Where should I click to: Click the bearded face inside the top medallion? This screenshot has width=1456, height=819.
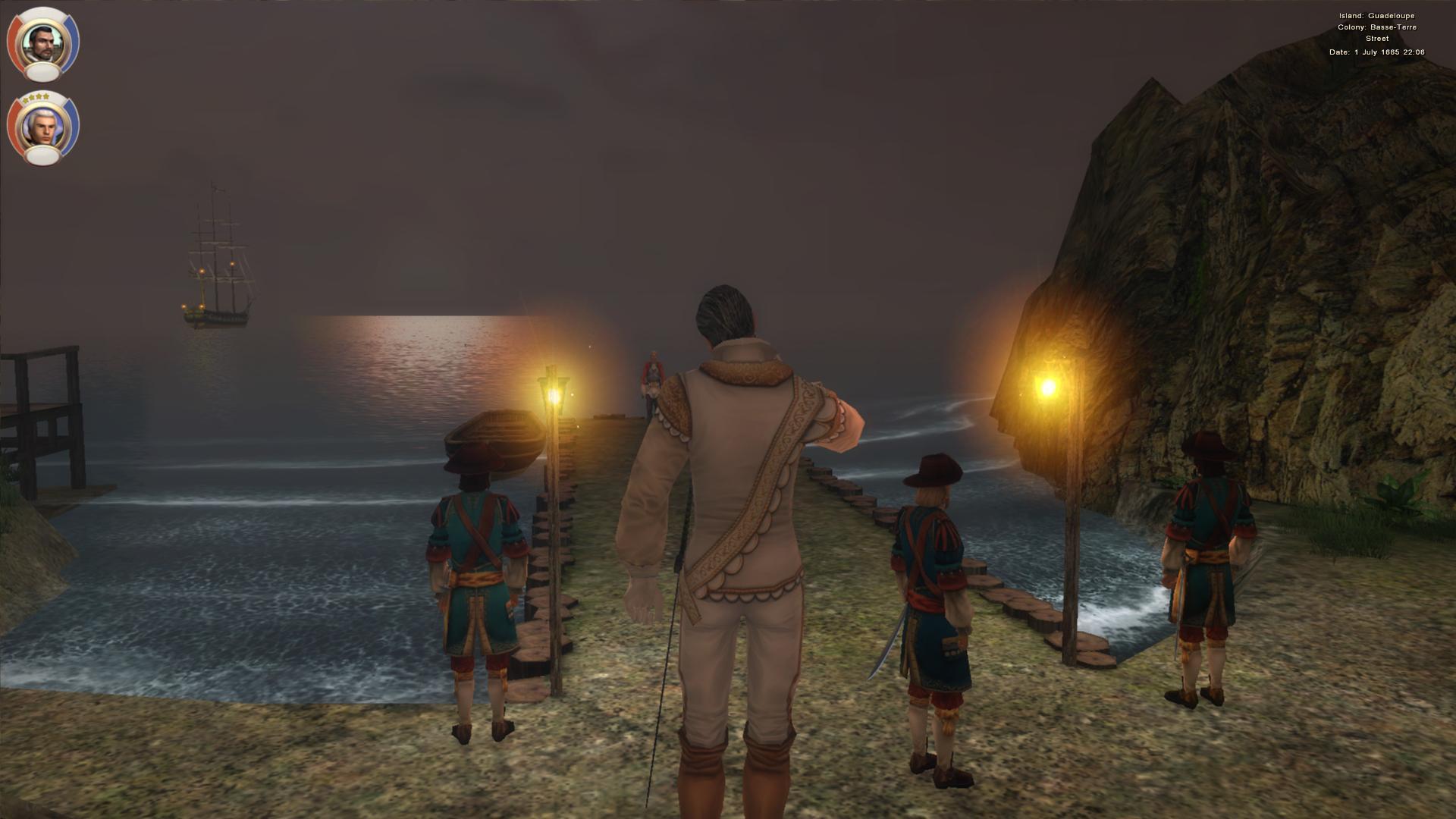pyautogui.click(x=43, y=42)
